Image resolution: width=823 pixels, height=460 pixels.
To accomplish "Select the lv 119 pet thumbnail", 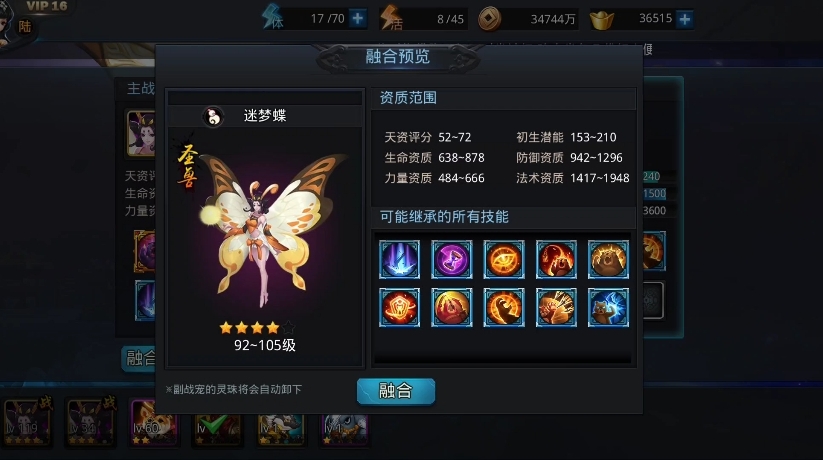I will (22, 422).
